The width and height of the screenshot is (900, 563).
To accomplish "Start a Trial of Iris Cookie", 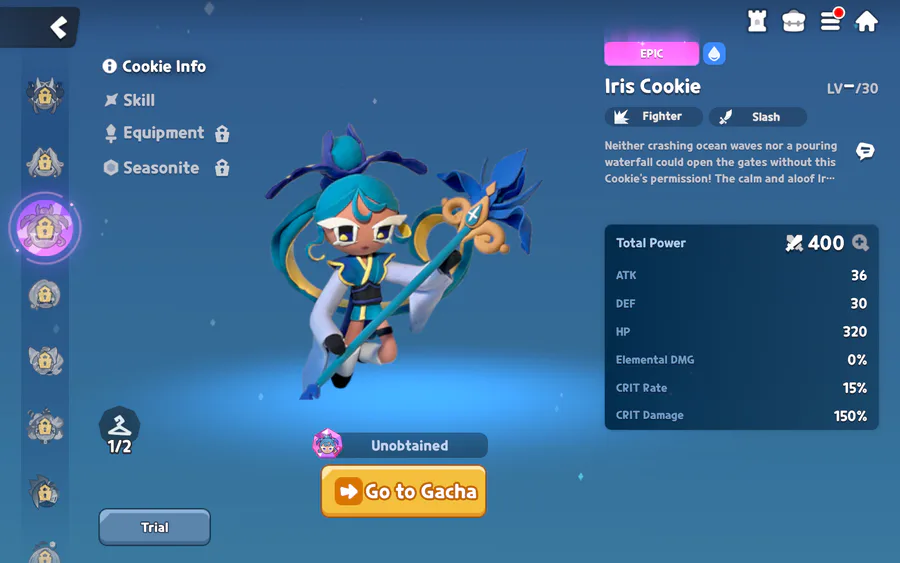I will click(154, 527).
